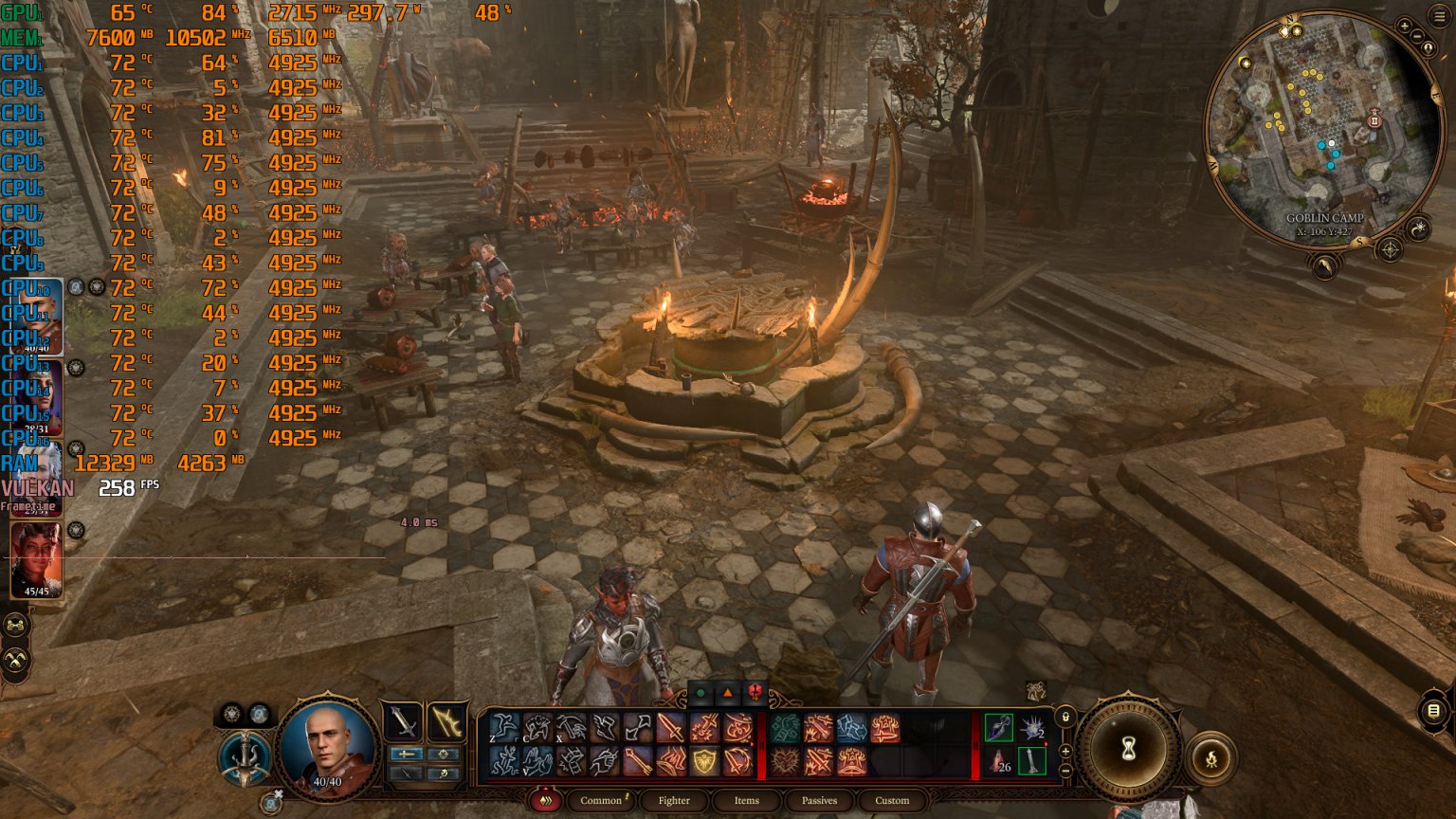Activate the Hide action on the hotbar
This screenshot has height=819, width=1456.
click(x=537, y=728)
